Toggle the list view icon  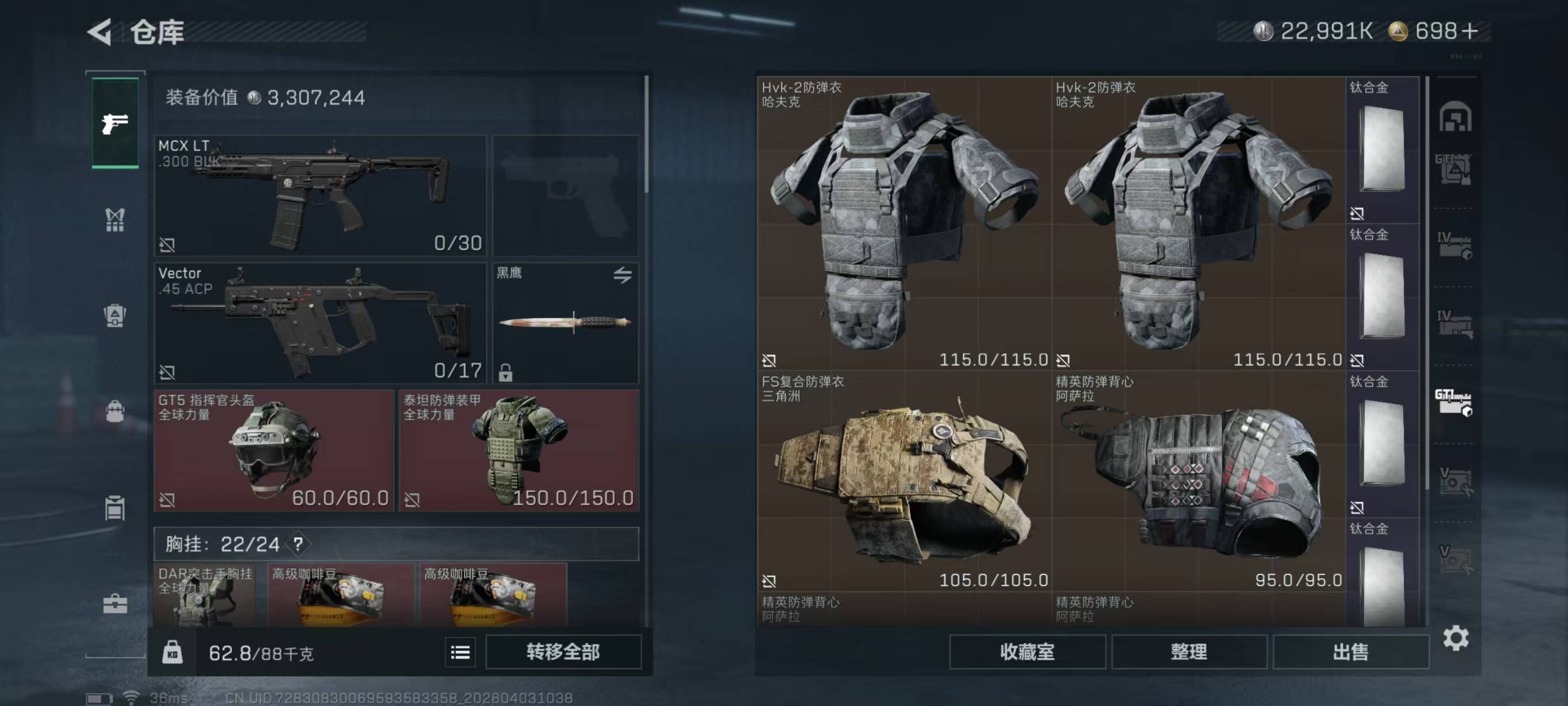[x=460, y=652]
